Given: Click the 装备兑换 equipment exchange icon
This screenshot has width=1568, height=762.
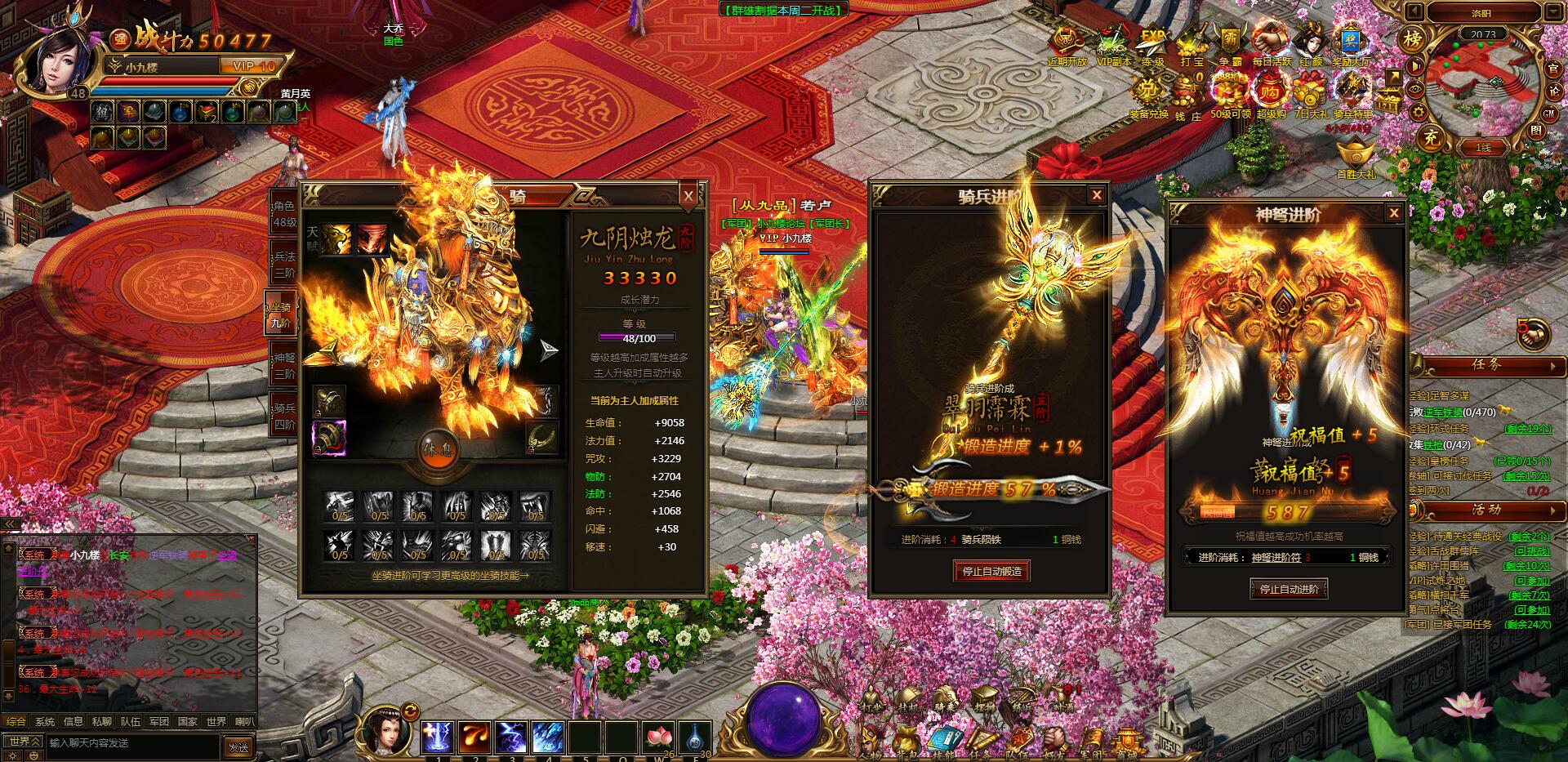Looking at the screenshot, I should [x=1149, y=90].
